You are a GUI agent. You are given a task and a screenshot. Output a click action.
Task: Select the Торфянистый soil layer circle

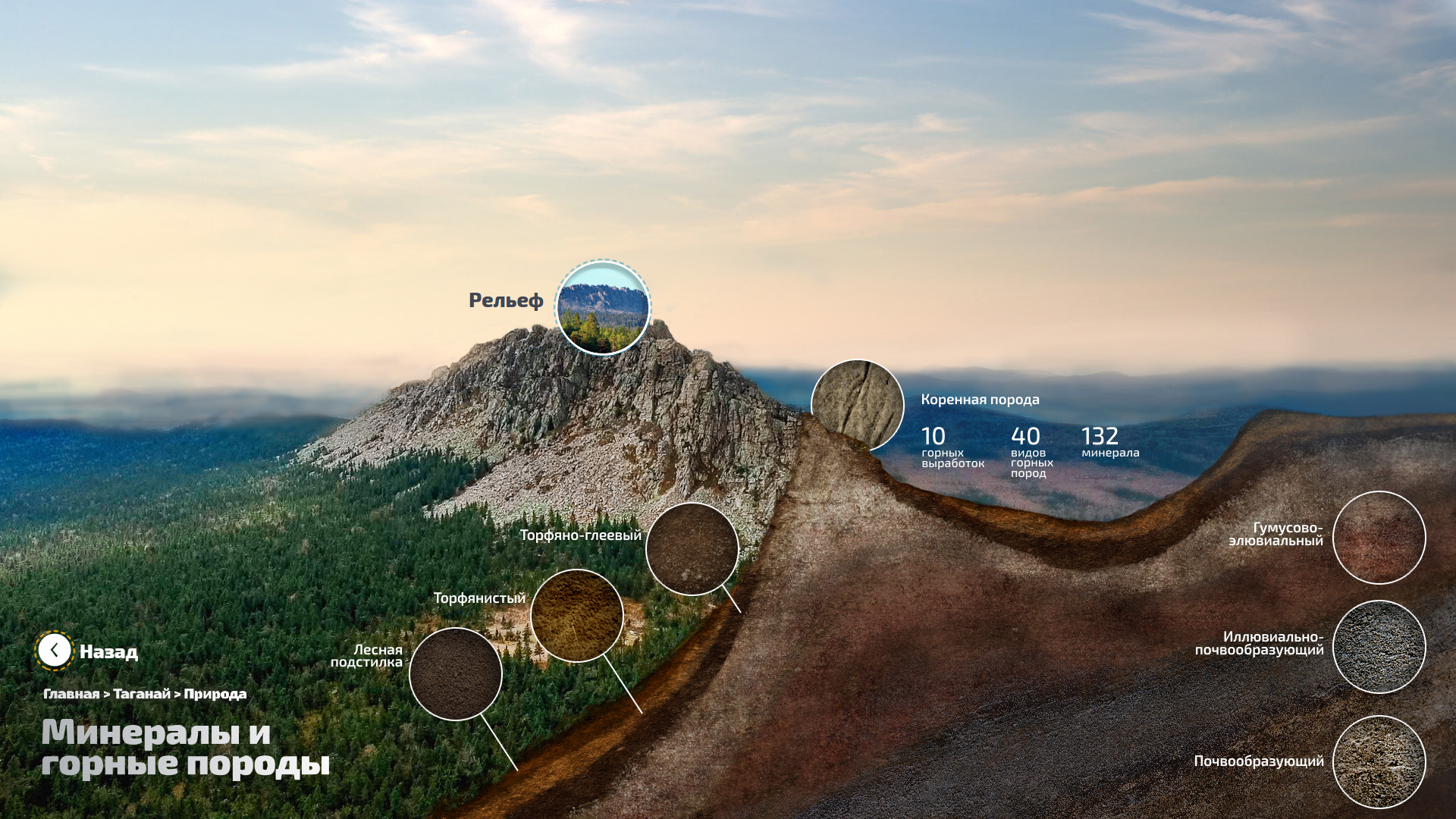[577, 615]
